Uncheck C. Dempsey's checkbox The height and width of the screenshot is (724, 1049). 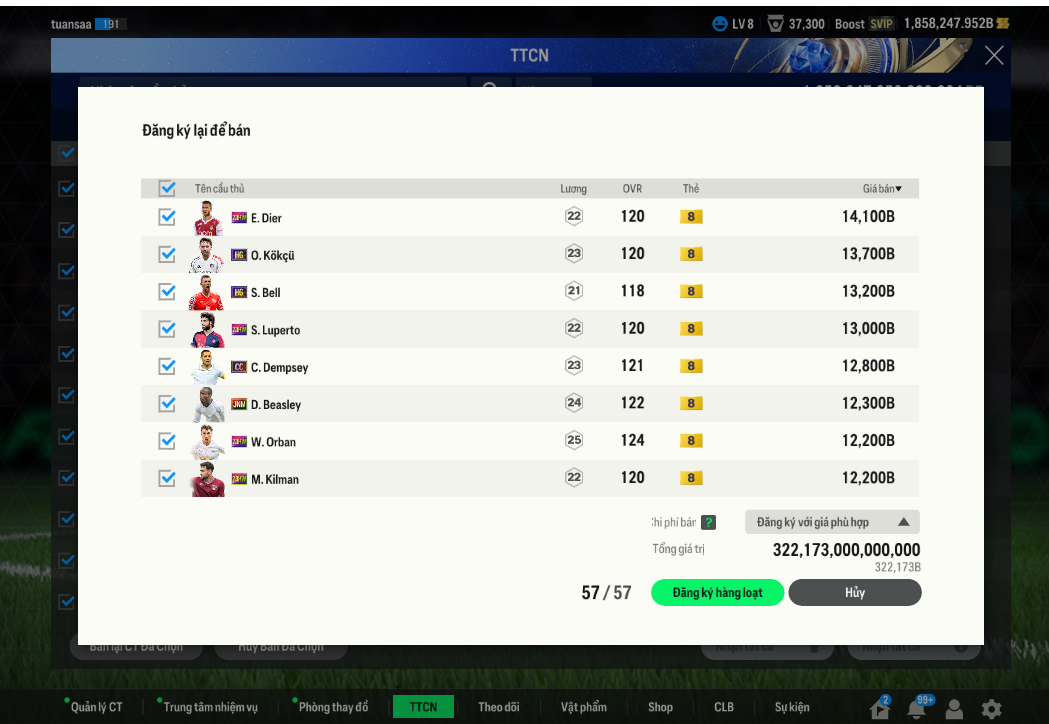point(167,366)
